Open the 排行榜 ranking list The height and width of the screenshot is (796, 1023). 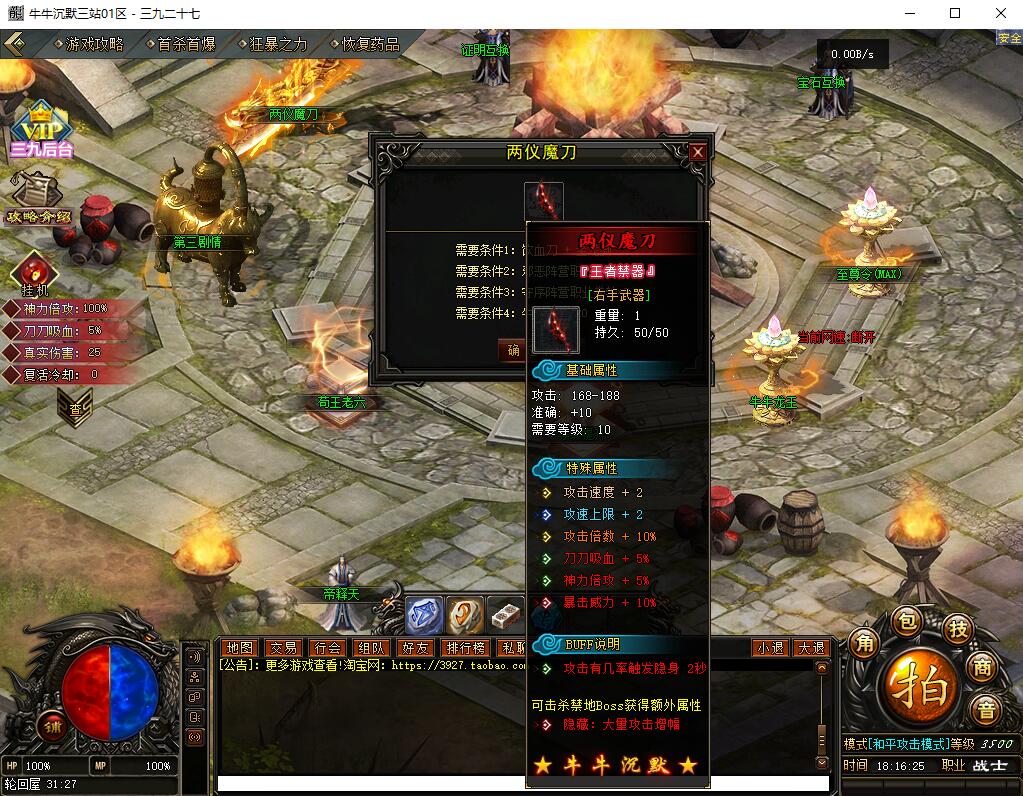tap(465, 648)
